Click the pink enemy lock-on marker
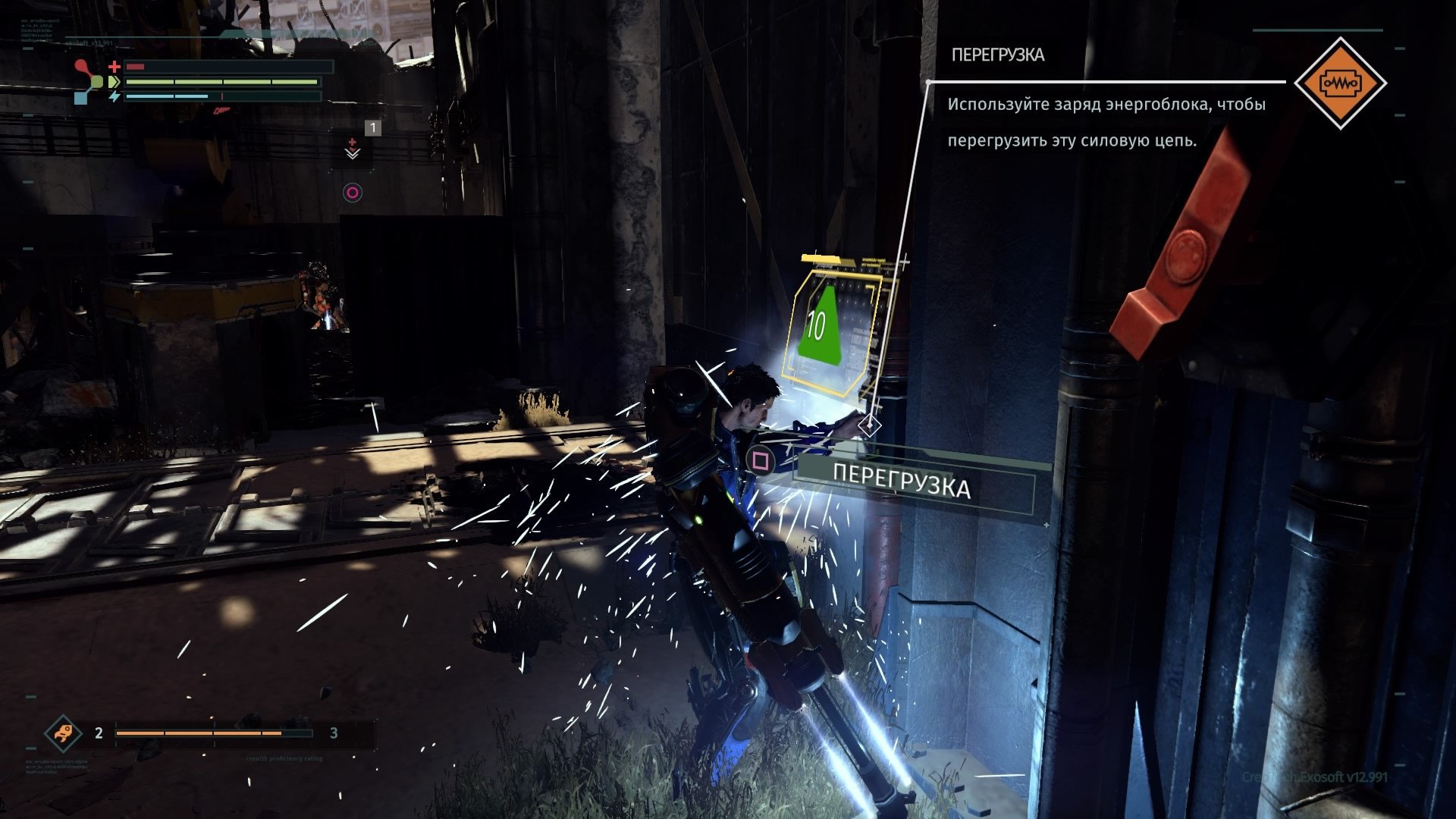 (352, 193)
